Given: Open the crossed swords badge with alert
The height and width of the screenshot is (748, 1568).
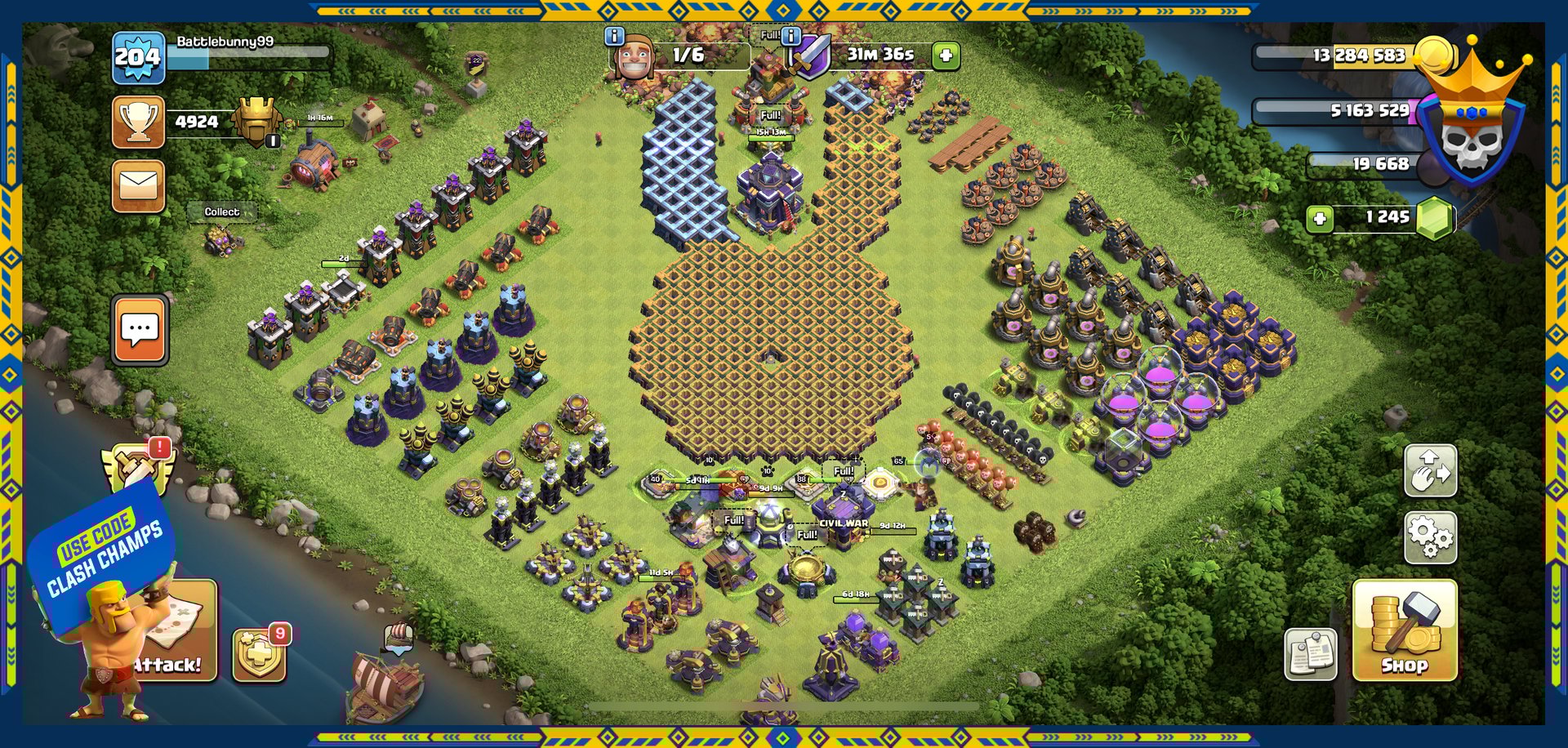Looking at the screenshot, I should pyautogui.click(x=136, y=468).
